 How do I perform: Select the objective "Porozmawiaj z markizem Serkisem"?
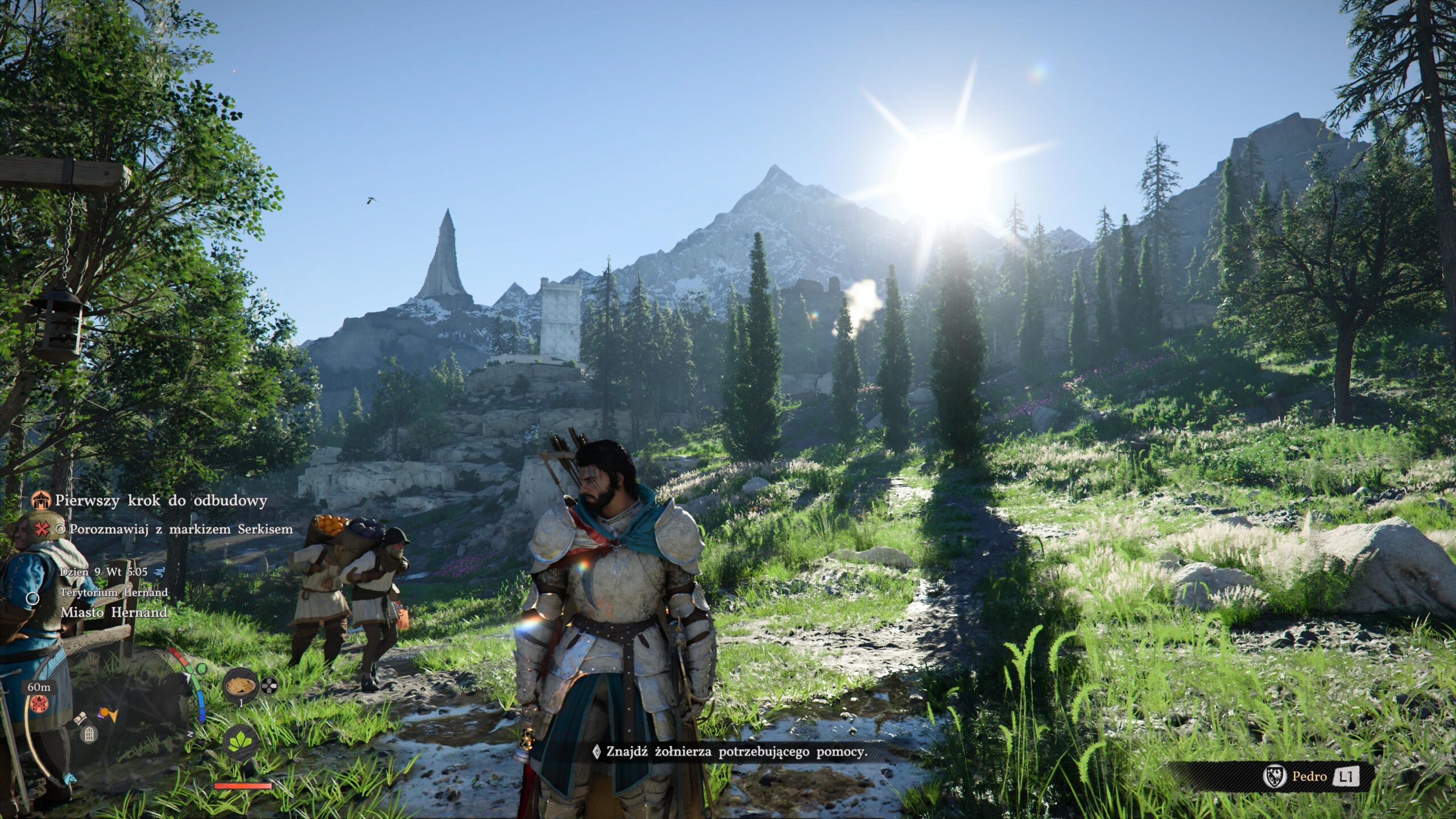click(x=181, y=530)
